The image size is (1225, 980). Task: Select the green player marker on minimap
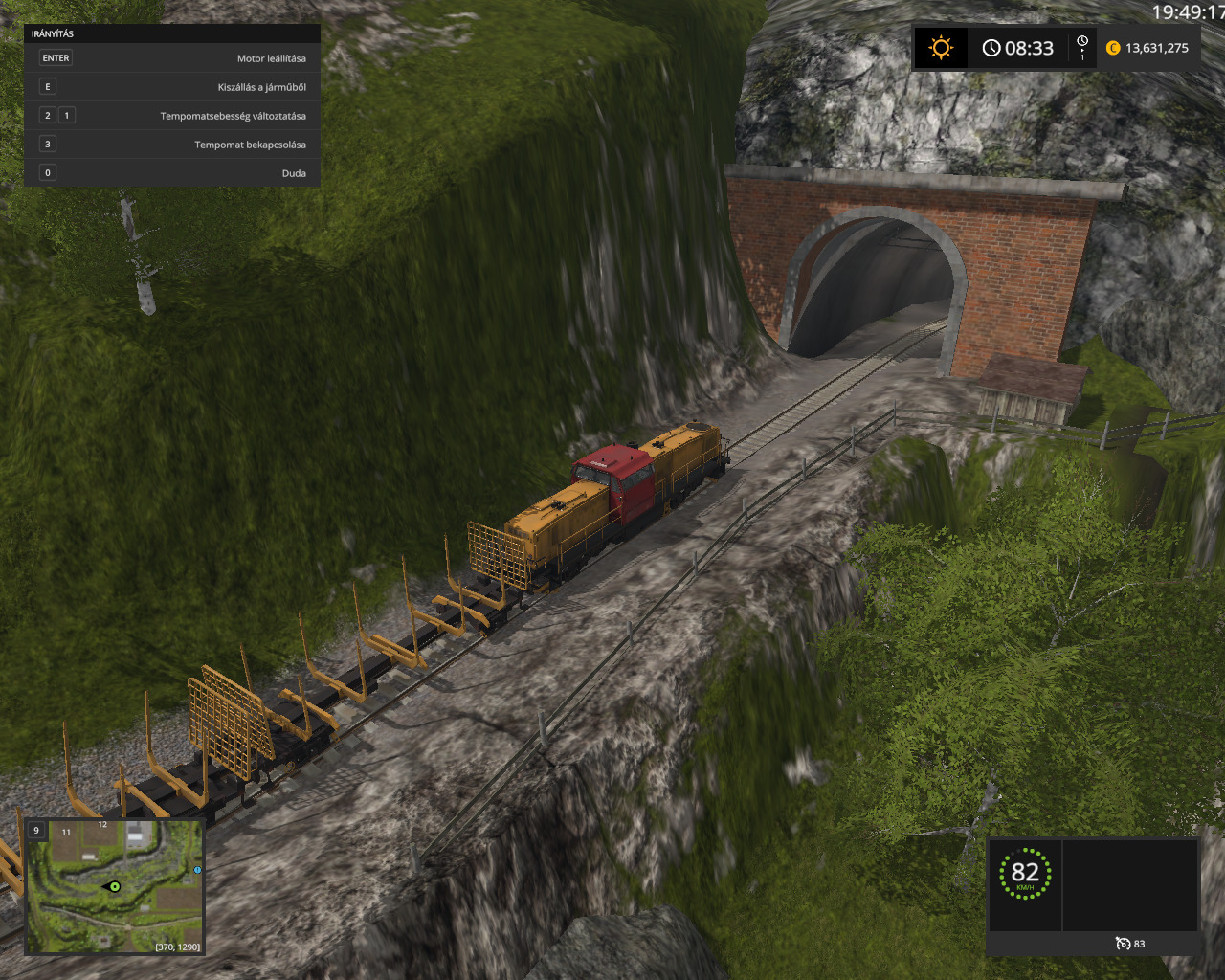(x=114, y=887)
